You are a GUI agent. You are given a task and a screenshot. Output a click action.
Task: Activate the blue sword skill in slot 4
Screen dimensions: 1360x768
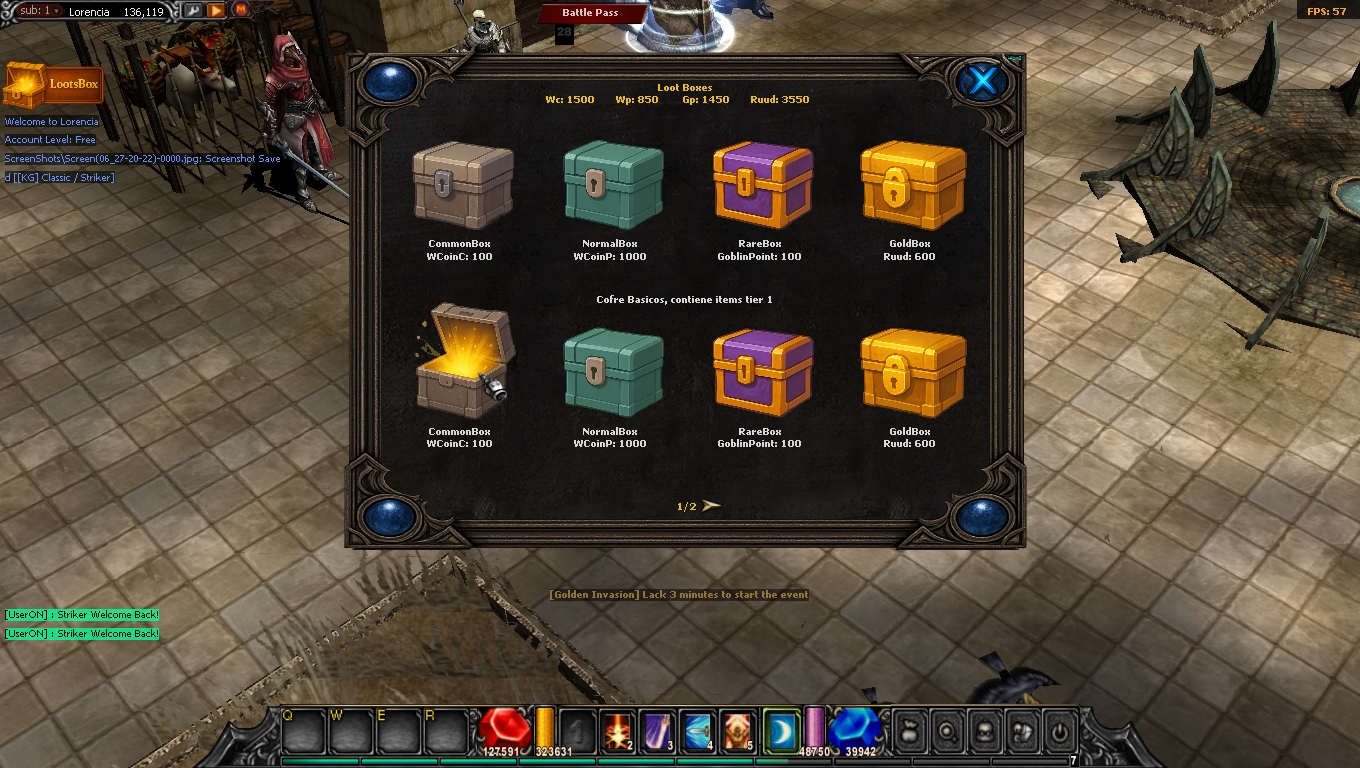[697, 731]
